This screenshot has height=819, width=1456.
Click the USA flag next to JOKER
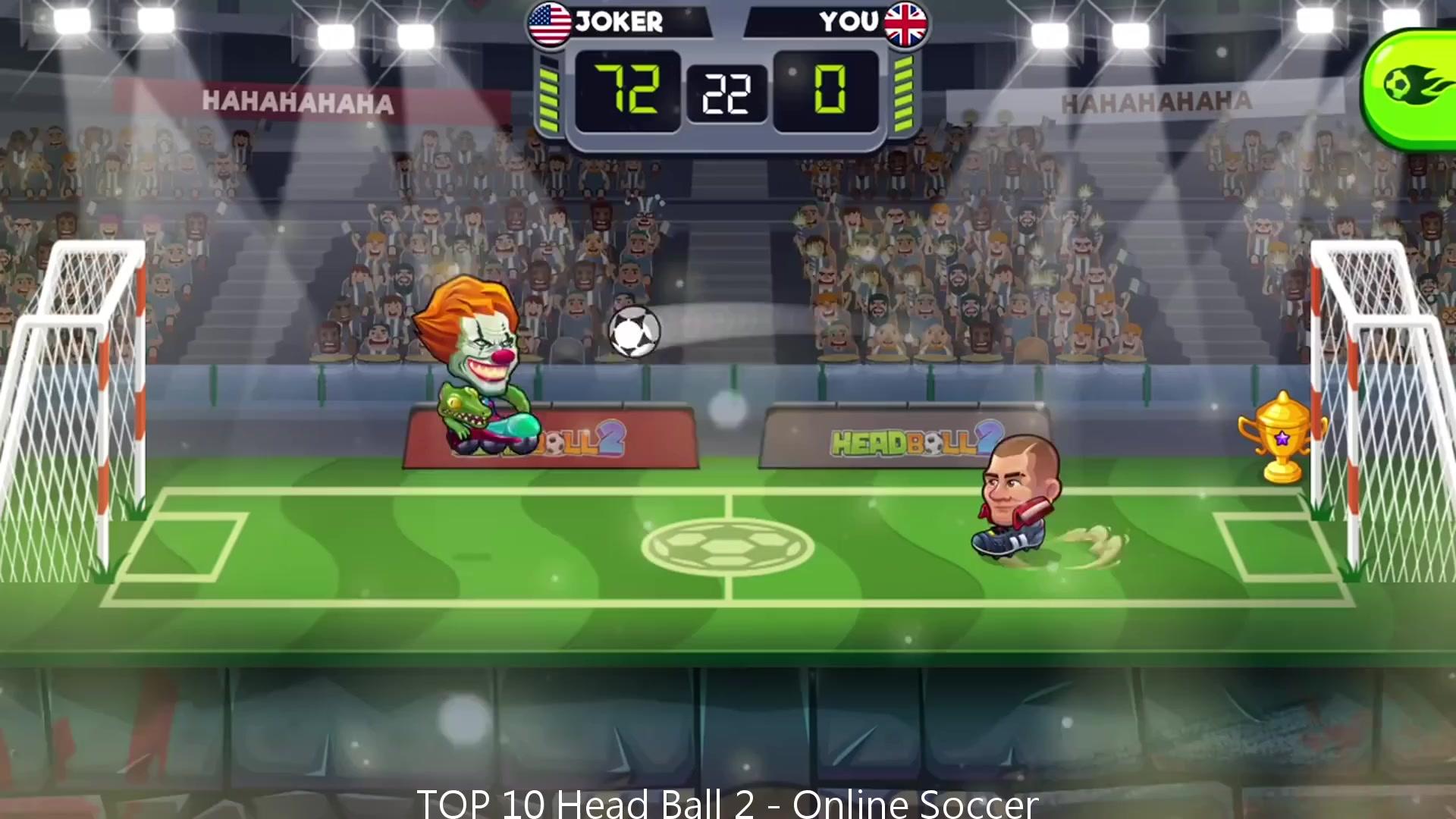pyautogui.click(x=550, y=23)
